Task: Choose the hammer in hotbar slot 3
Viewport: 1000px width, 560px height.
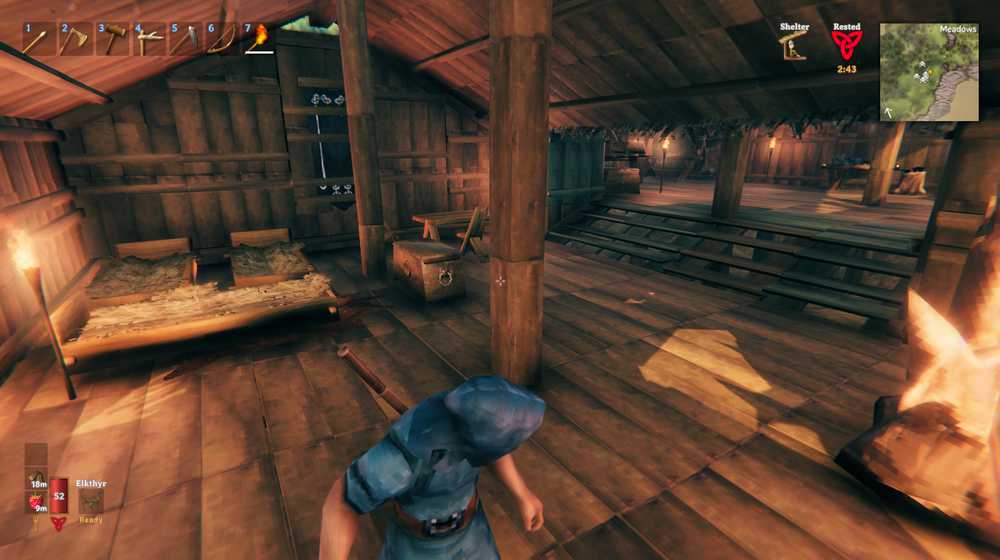Action: (111, 39)
